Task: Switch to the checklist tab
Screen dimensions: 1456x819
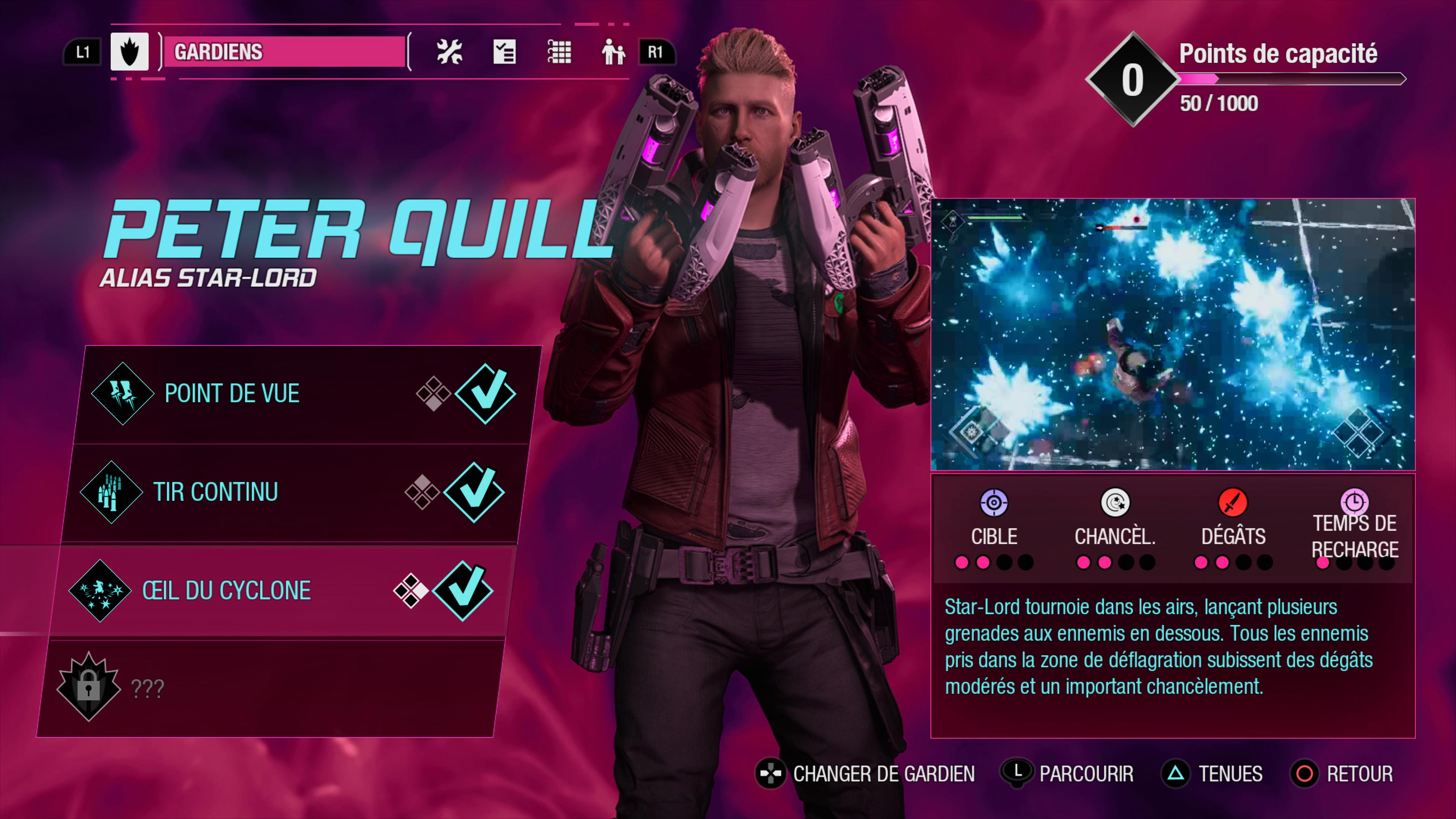Action: pyautogui.click(x=504, y=52)
